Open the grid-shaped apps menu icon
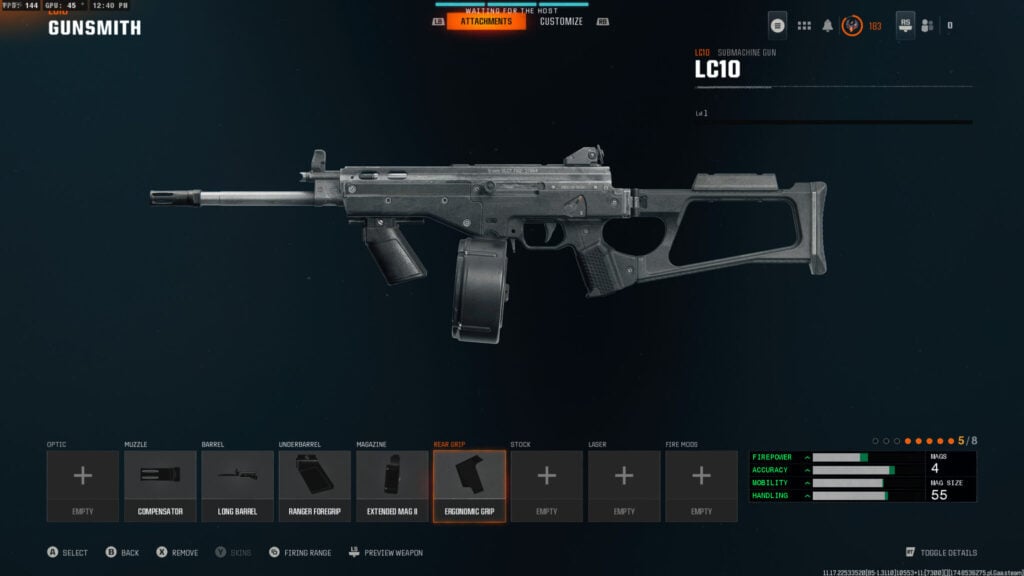 804,25
